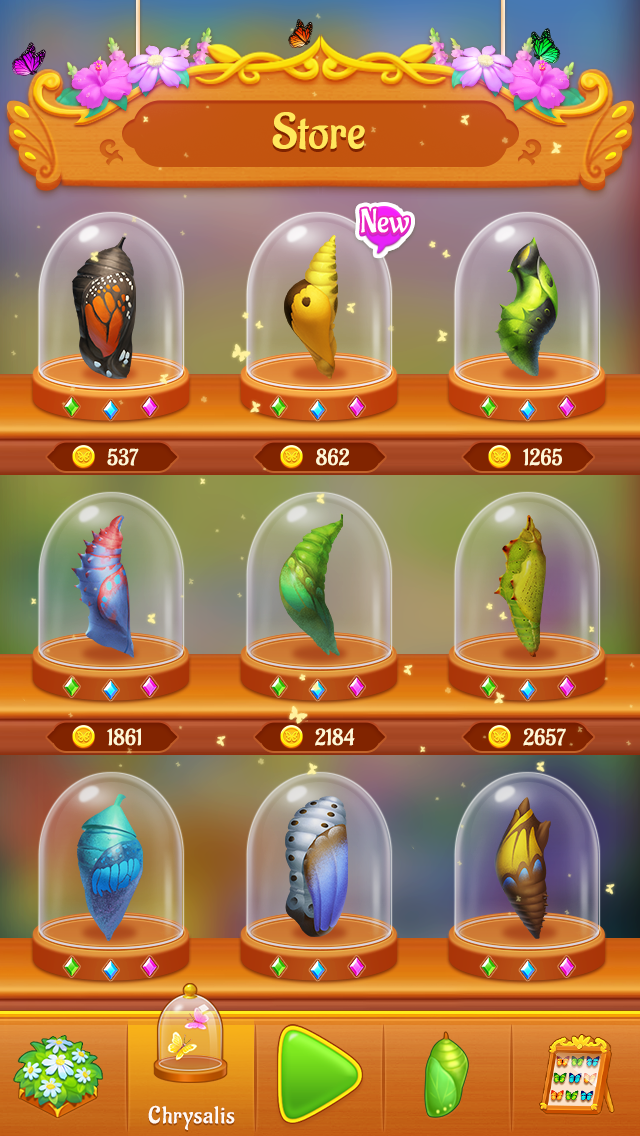Purchase the chrysalis priced 862 coins
Image resolution: width=640 pixels, height=1136 pixels.
click(x=319, y=457)
